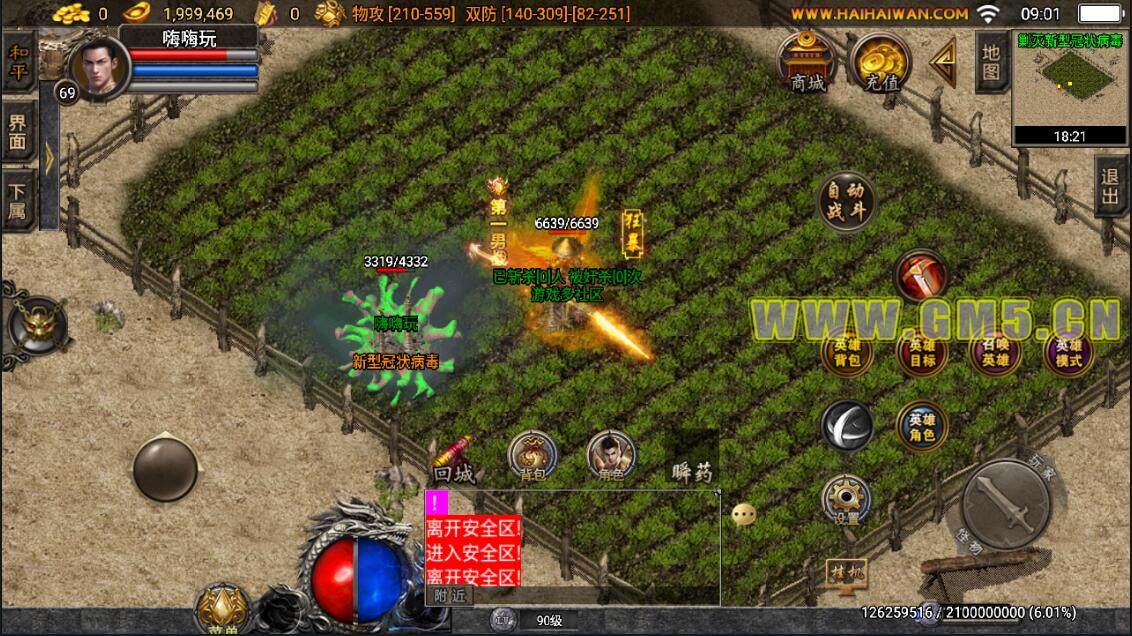Open the 商城 shop
The height and width of the screenshot is (636, 1132).
click(x=807, y=62)
